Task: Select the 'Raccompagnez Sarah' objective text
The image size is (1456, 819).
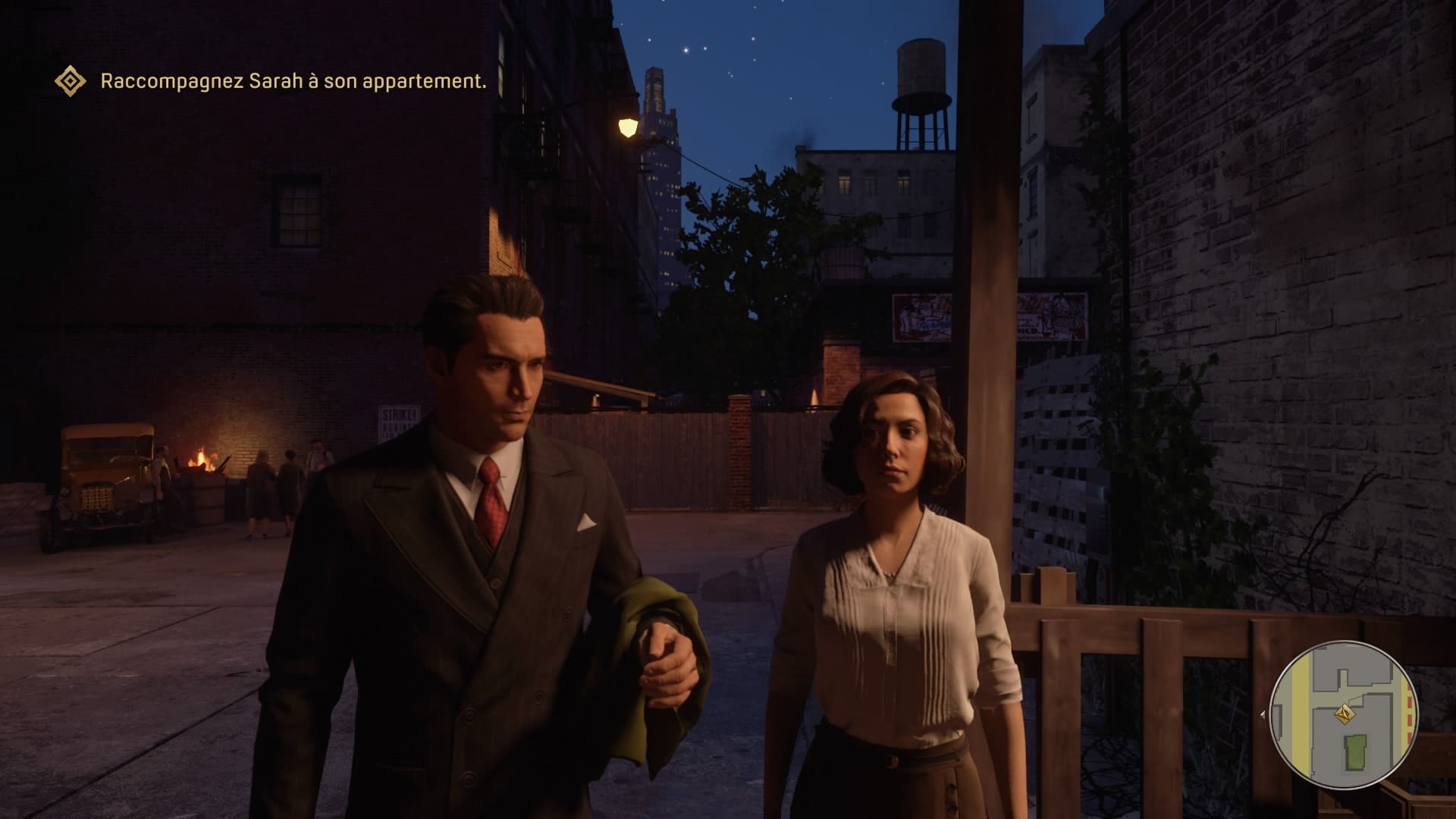Action: coord(293,81)
